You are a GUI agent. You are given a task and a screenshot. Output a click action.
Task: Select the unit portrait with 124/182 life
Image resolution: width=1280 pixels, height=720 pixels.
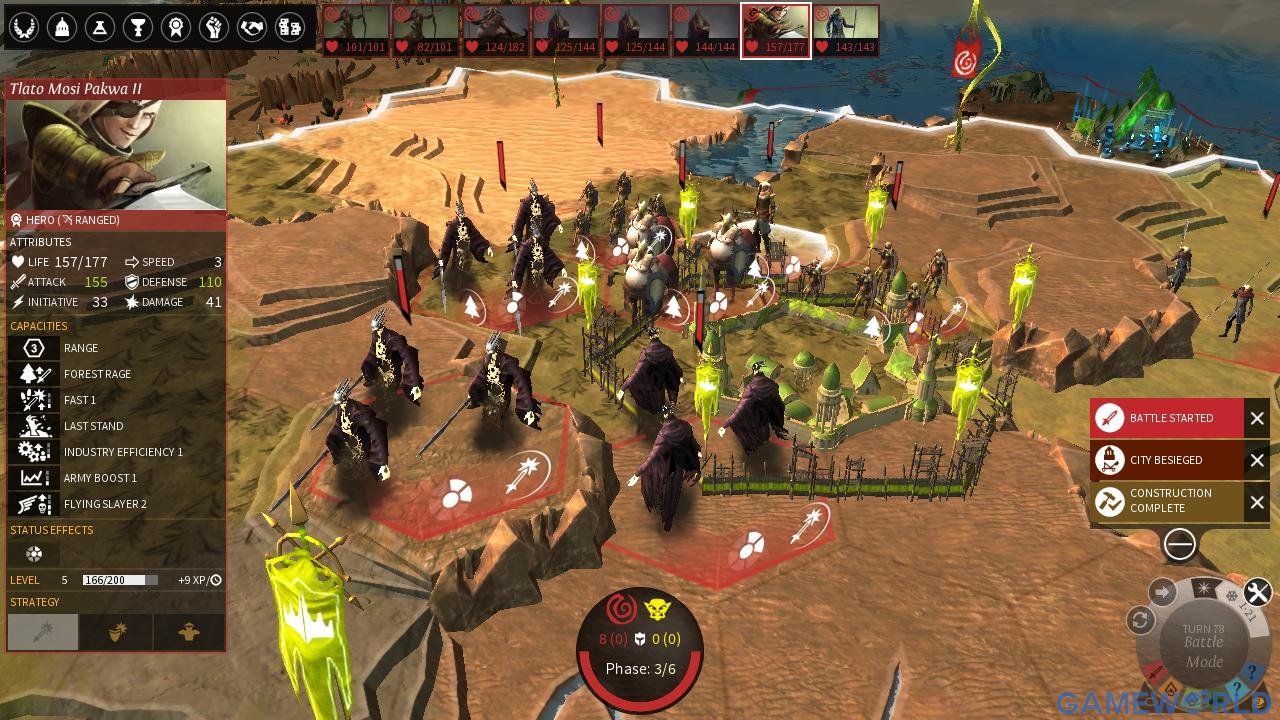(495, 31)
